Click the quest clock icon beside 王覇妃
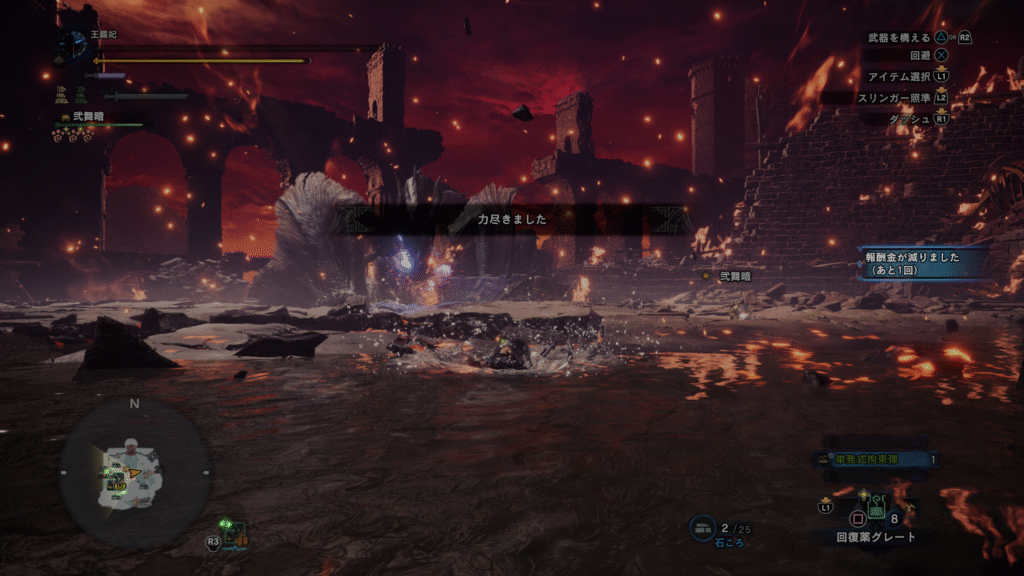Viewport: 1024px width, 576px height. point(73,44)
